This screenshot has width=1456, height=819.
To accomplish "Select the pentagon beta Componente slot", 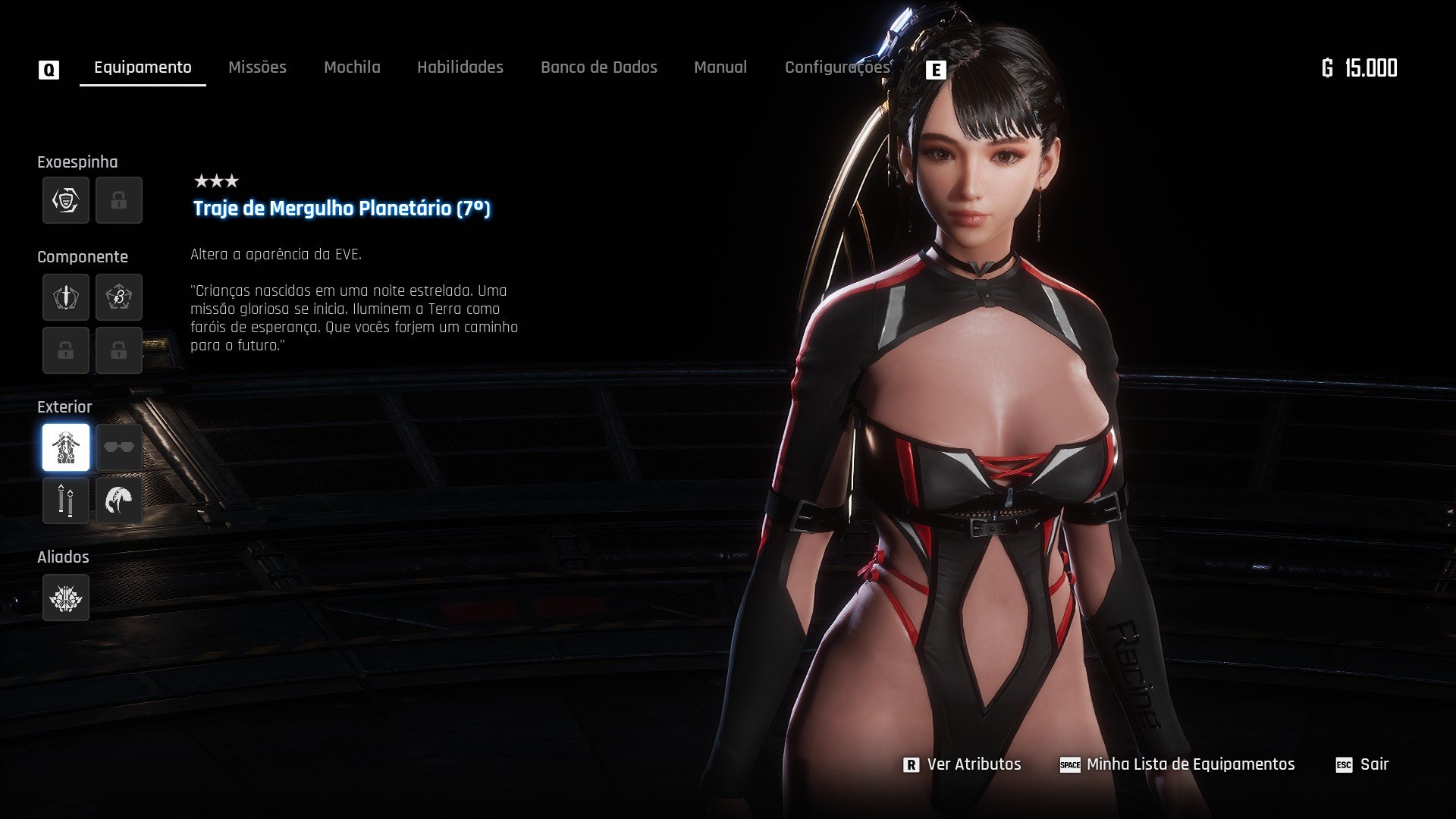I will 119,297.
